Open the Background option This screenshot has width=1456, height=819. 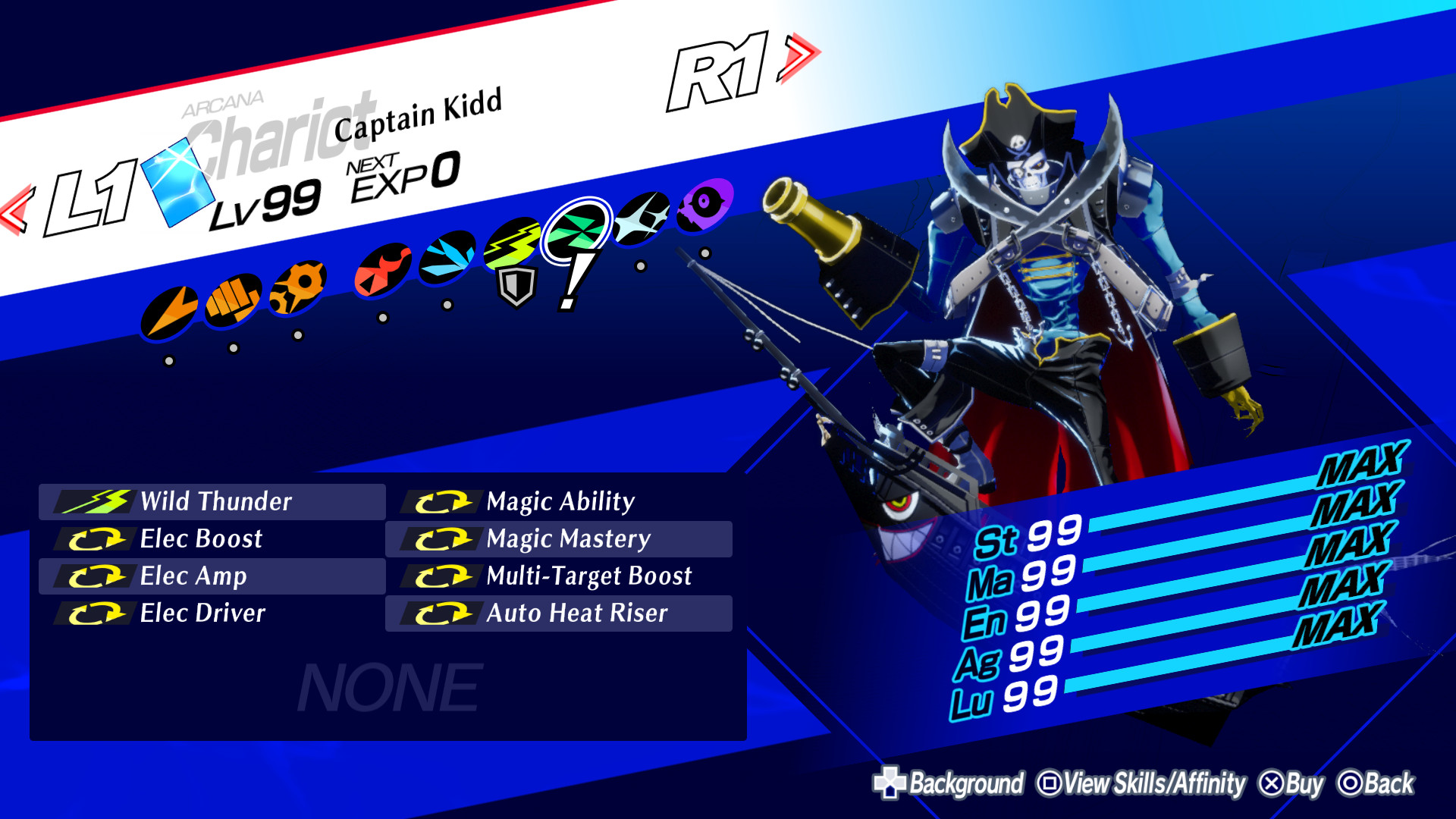click(967, 782)
